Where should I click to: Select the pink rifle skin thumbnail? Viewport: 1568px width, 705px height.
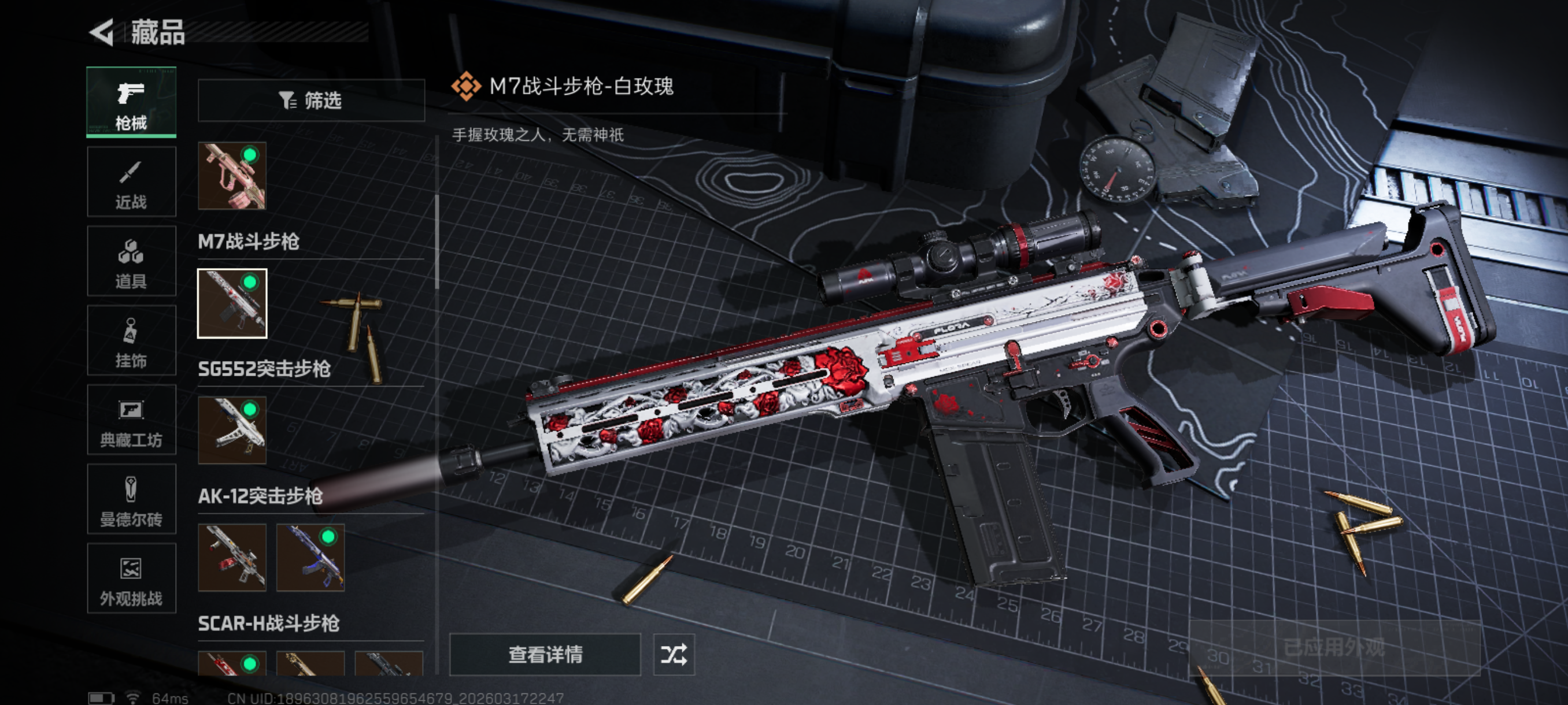tap(232, 176)
